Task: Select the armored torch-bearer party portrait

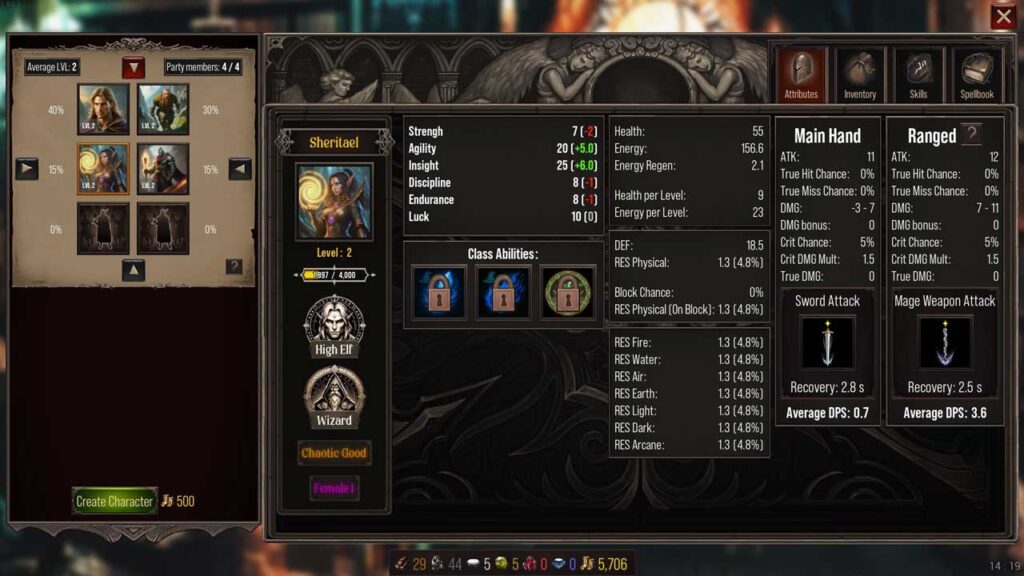Action: click(x=163, y=169)
